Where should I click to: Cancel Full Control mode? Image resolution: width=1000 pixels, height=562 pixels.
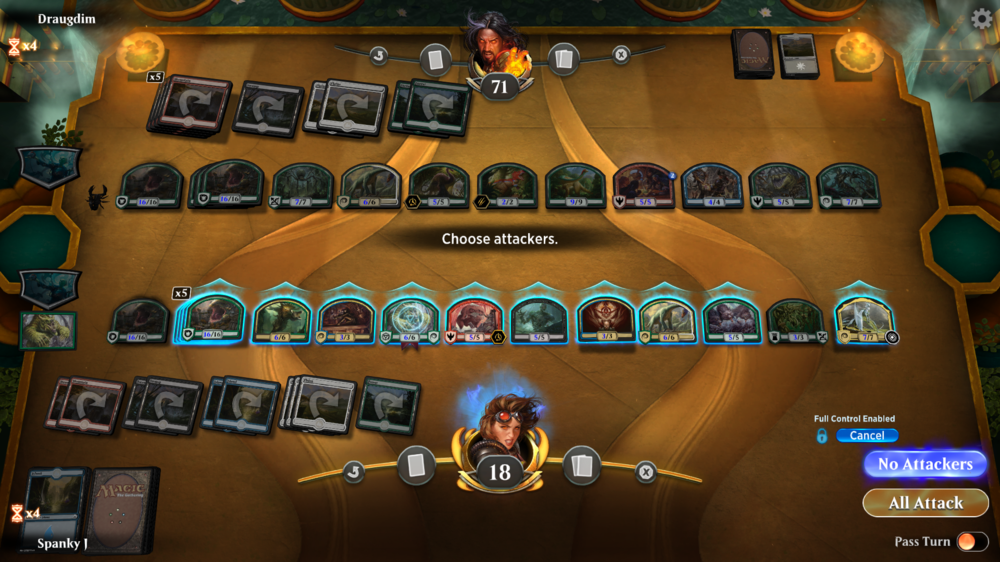pyautogui.click(x=867, y=435)
